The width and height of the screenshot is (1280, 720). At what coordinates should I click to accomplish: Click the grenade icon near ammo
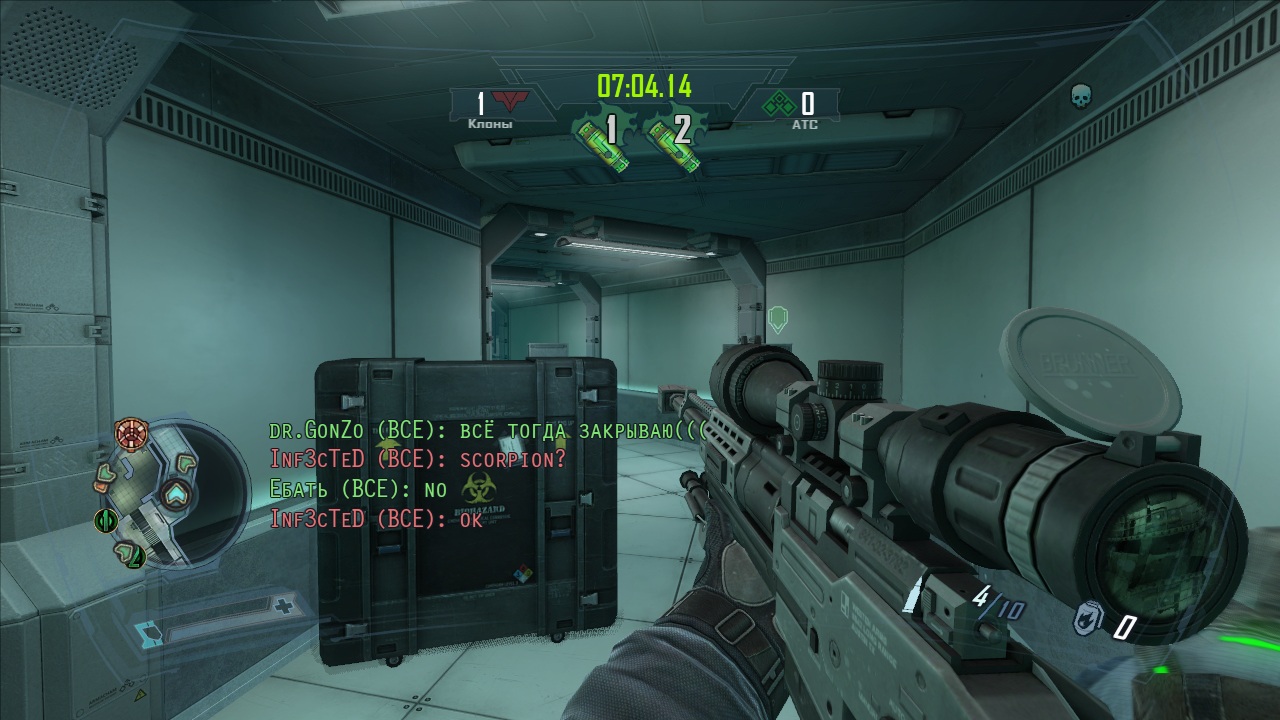coord(1089,621)
